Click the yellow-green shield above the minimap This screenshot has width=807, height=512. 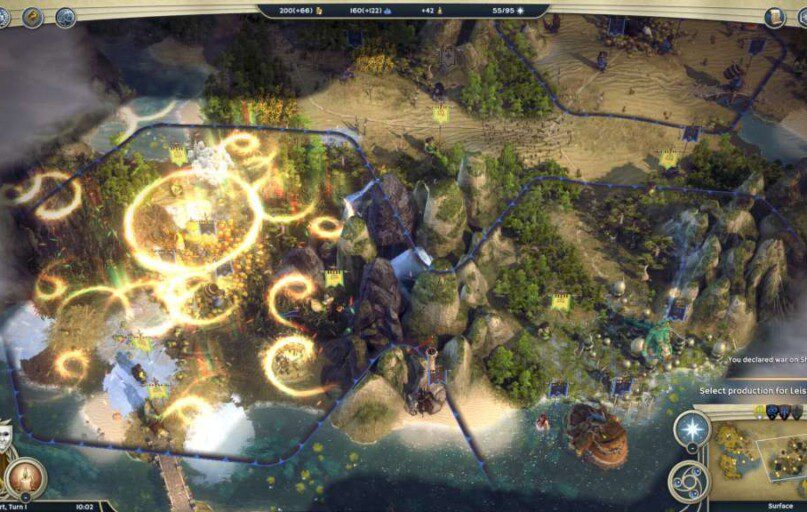[760, 411]
